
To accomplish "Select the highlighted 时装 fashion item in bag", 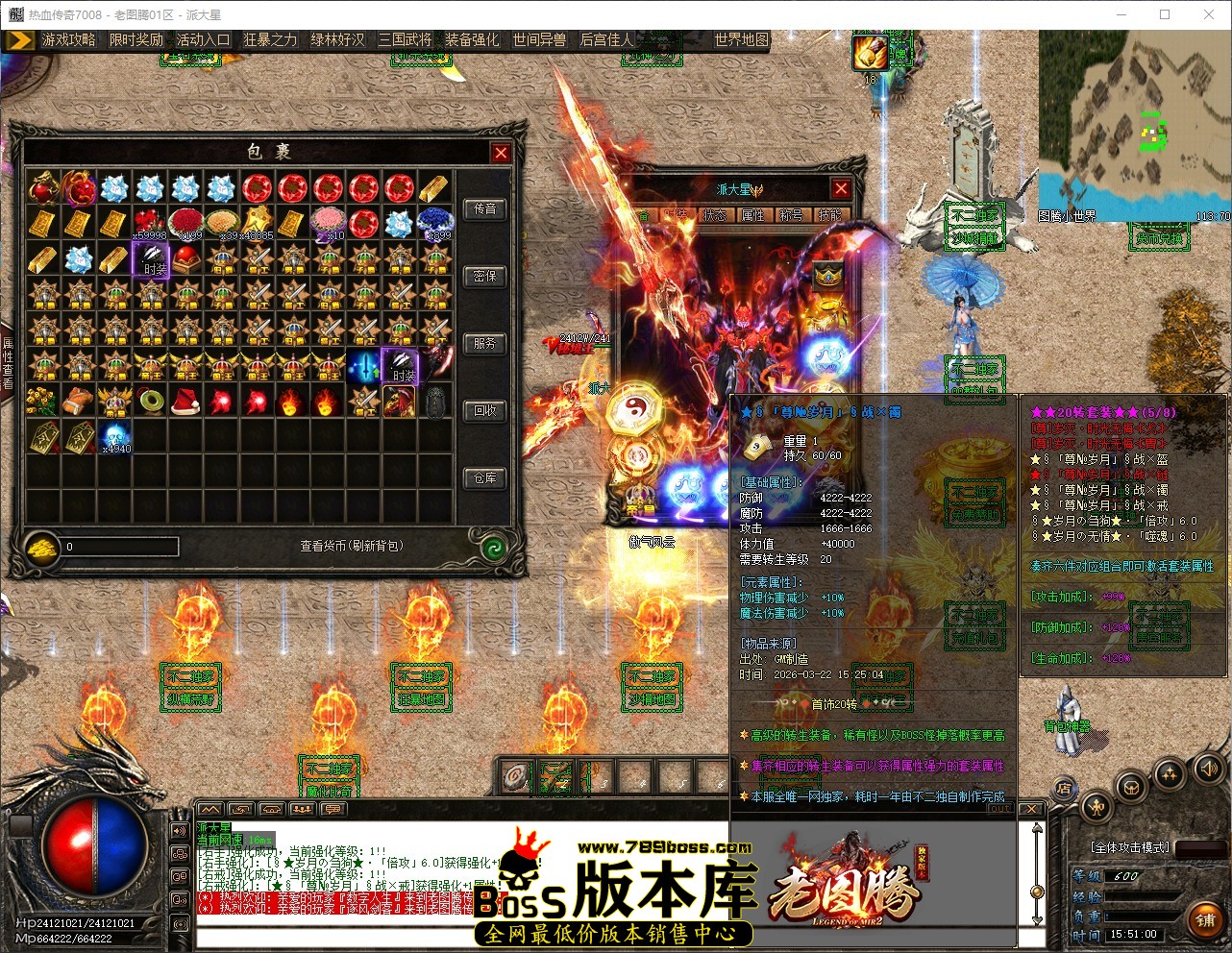I will tap(151, 259).
